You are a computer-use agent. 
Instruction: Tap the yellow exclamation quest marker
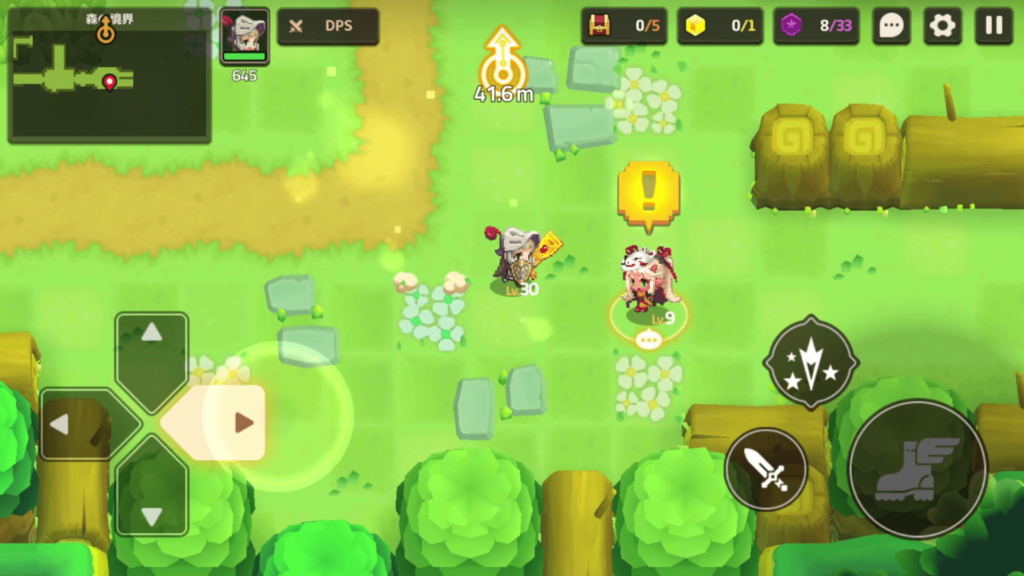(648, 190)
